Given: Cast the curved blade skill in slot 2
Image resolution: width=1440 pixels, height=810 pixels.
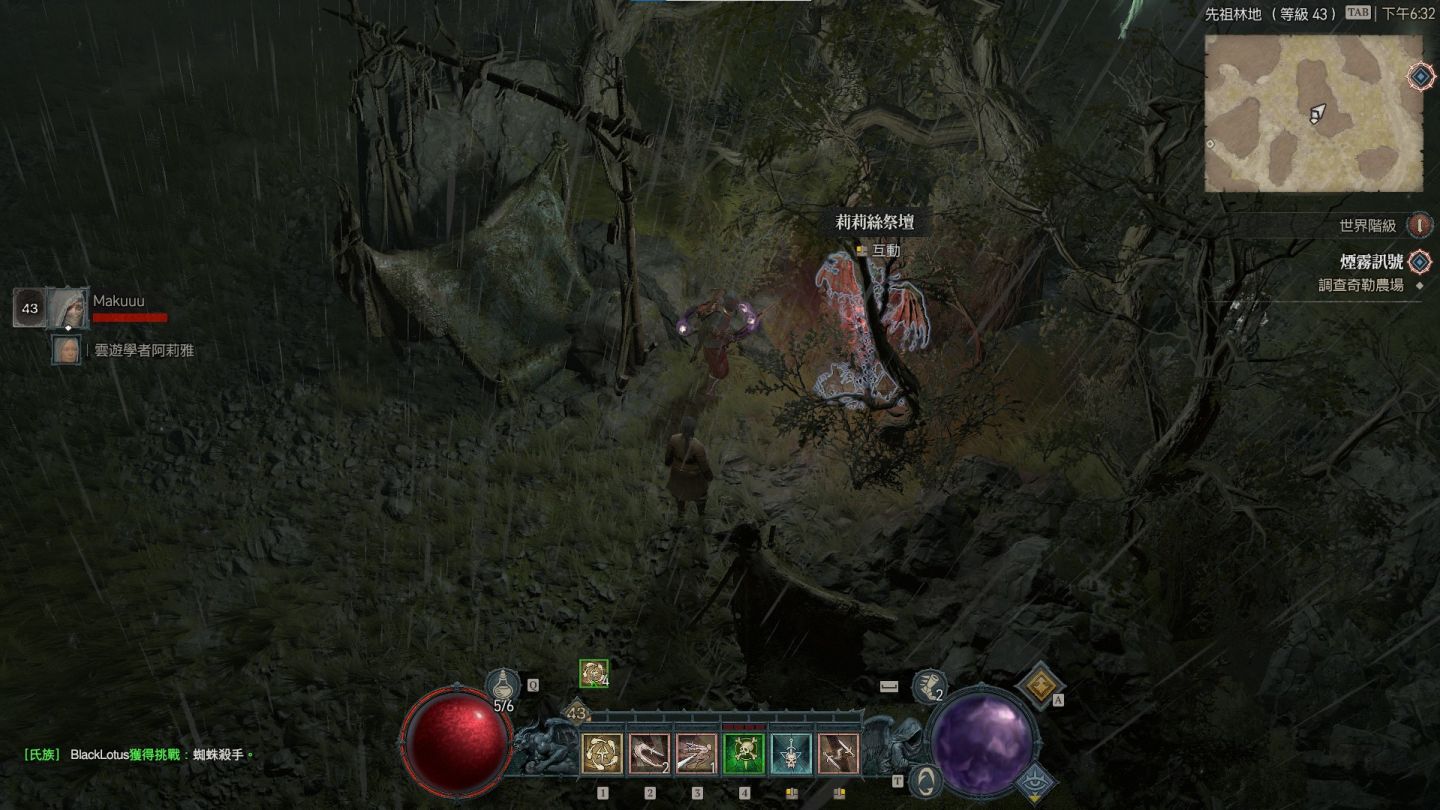Looking at the screenshot, I should click(649, 754).
